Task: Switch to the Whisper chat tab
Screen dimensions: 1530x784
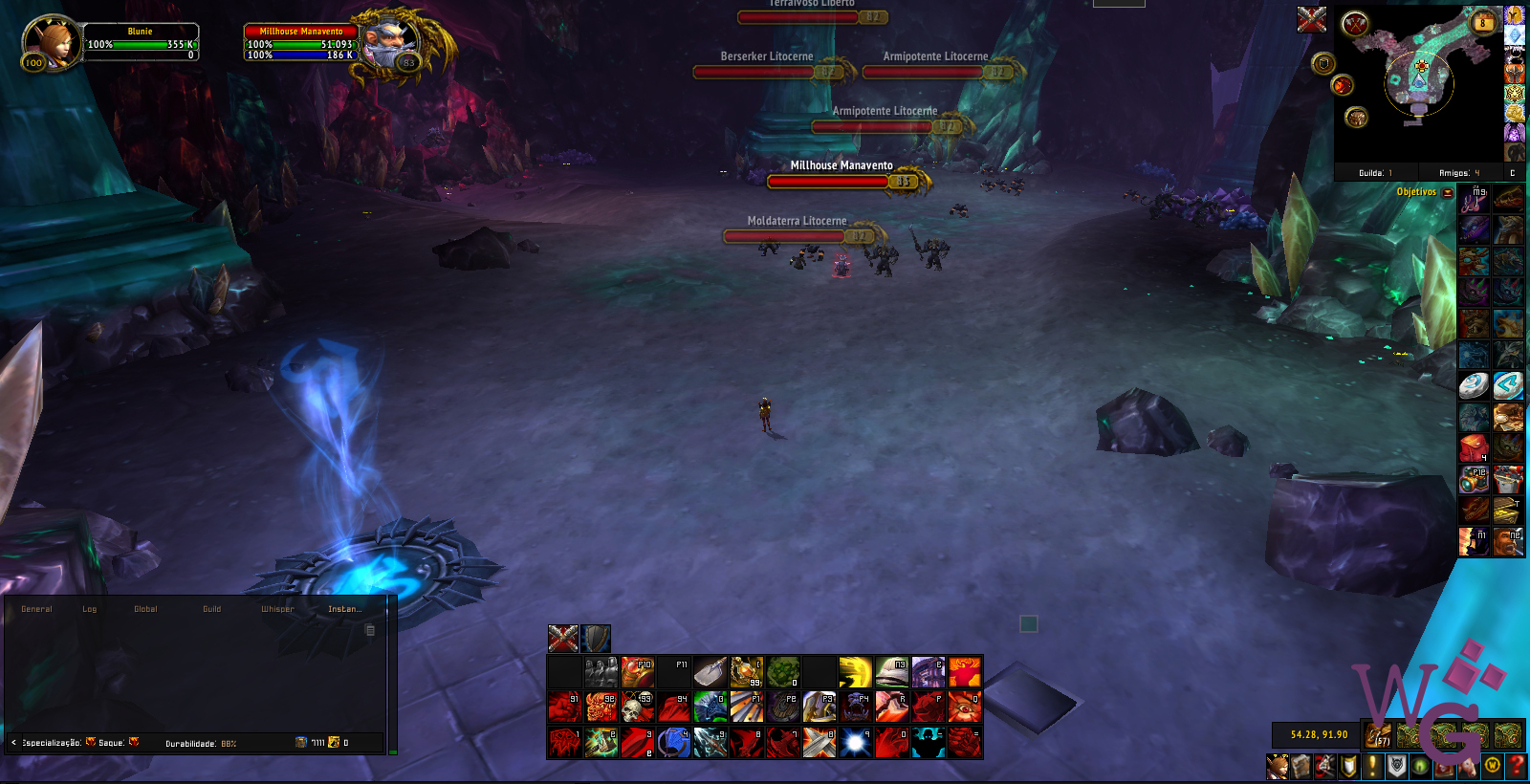Action: (x=277, y=609)
